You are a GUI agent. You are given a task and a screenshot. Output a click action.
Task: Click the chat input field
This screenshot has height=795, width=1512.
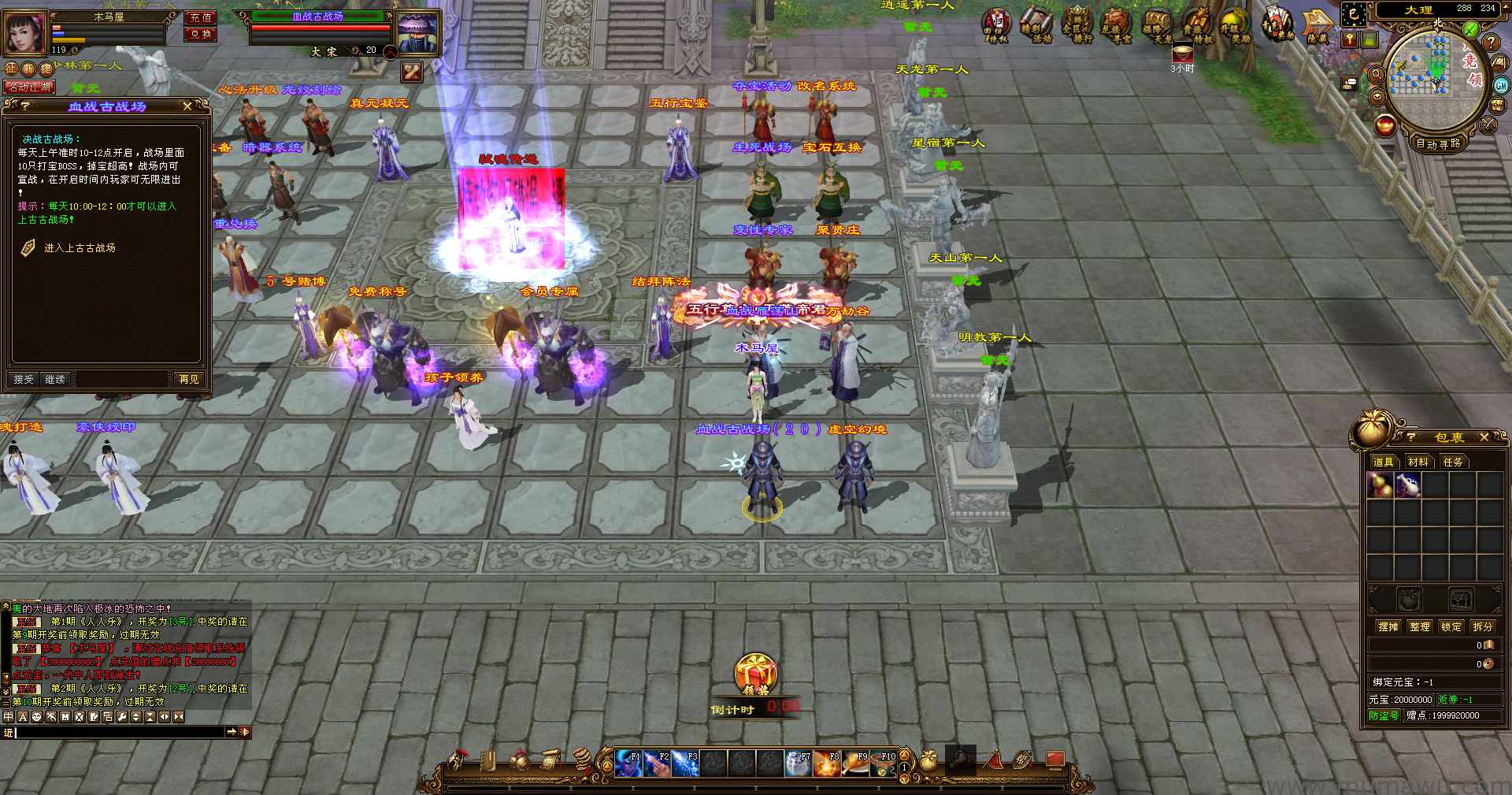click(118, 733)
